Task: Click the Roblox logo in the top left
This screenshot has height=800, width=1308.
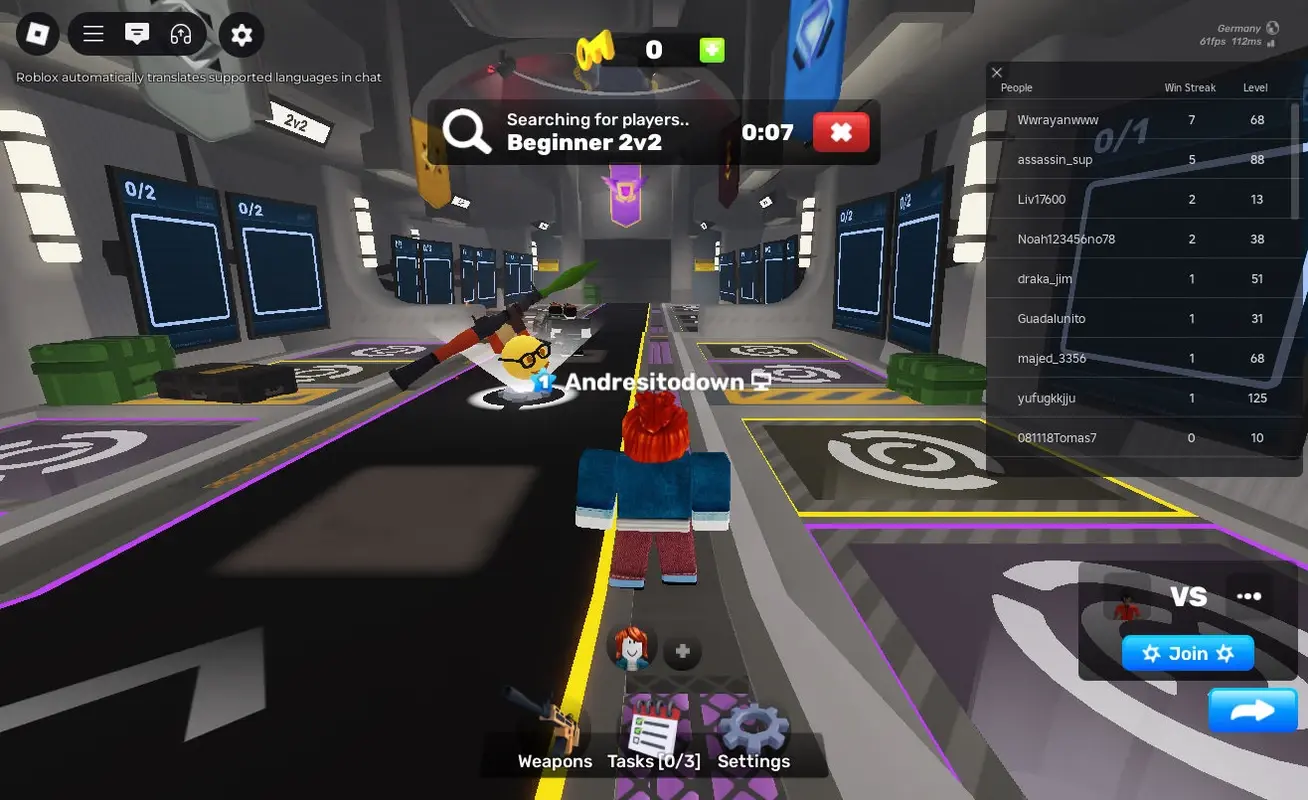Action: click(36, 33)
